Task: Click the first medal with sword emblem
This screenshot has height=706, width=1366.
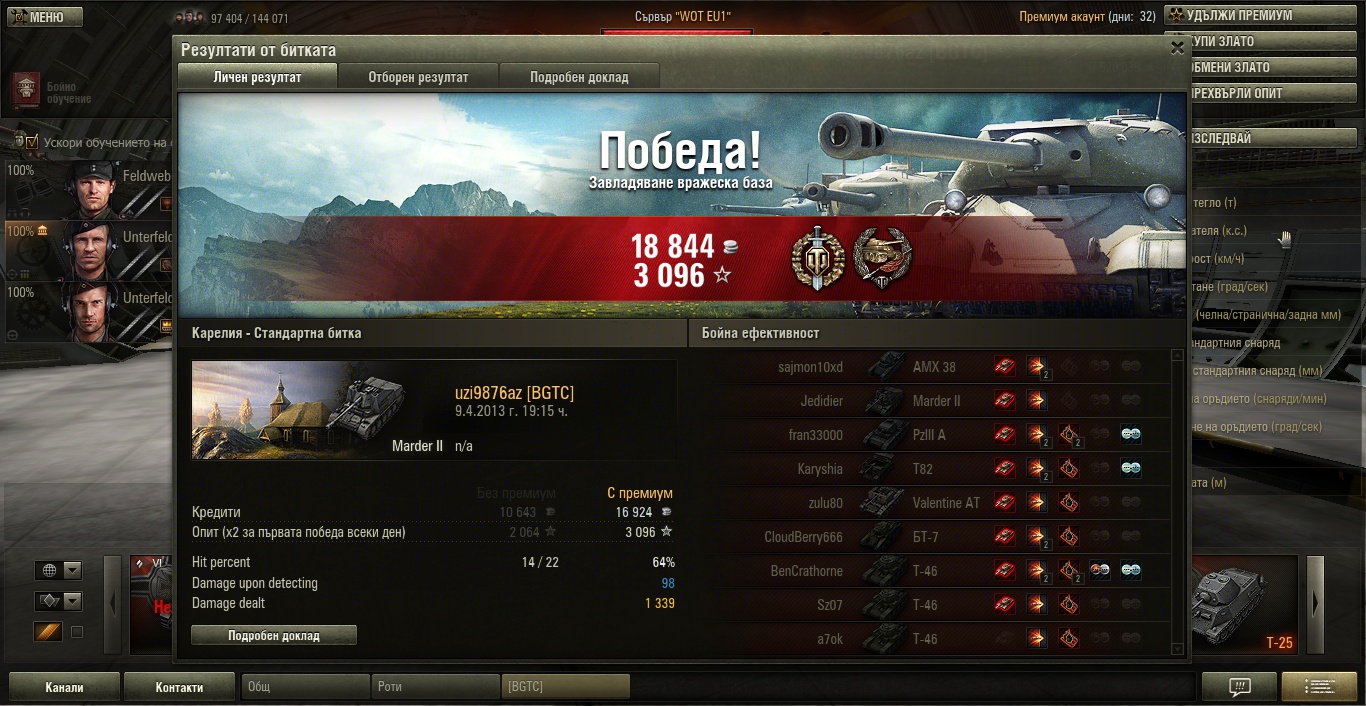Action: pyautogui.click(x=816, y=259)
